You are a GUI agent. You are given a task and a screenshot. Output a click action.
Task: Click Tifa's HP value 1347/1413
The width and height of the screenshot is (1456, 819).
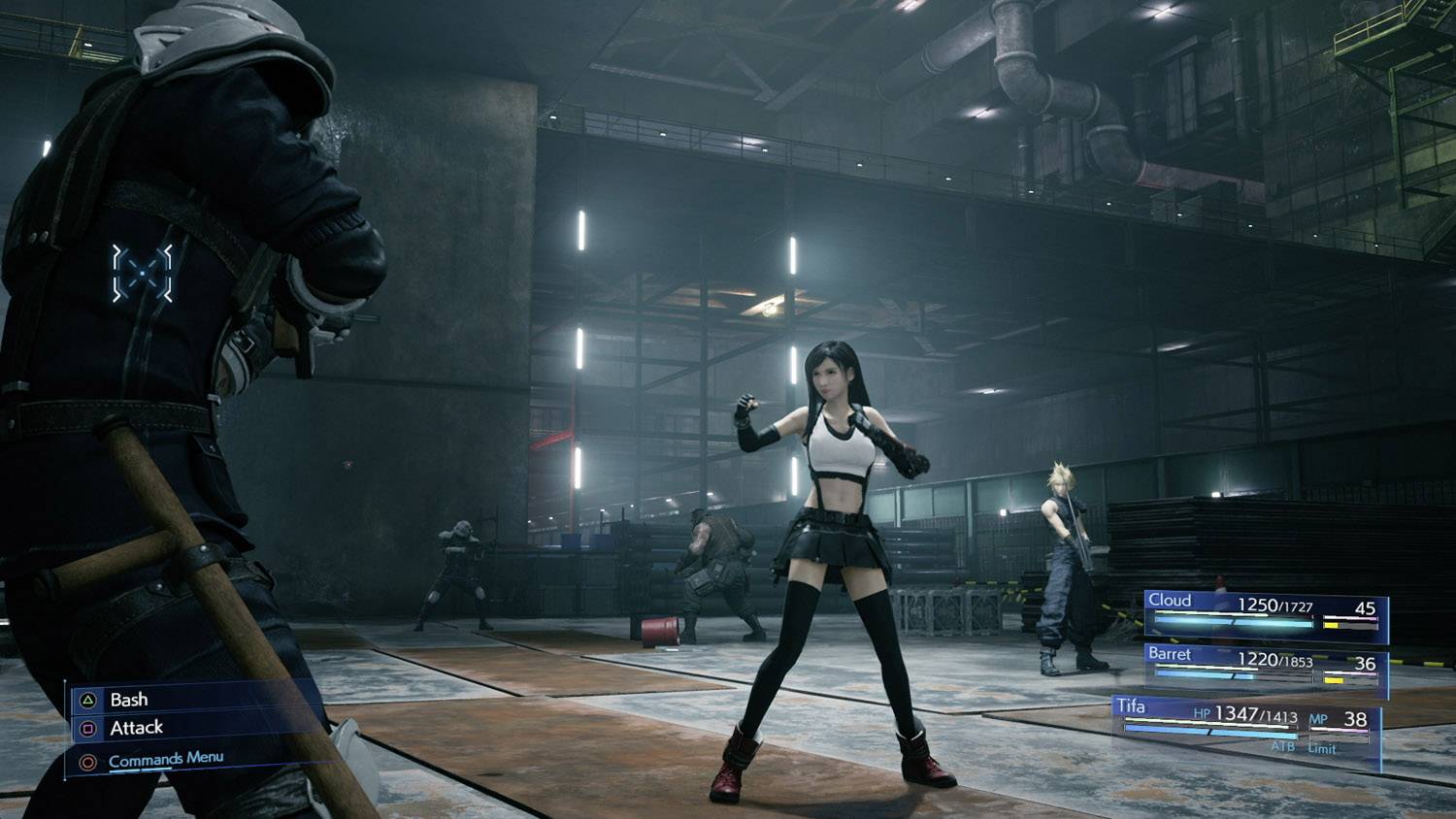coord(1255,716)
